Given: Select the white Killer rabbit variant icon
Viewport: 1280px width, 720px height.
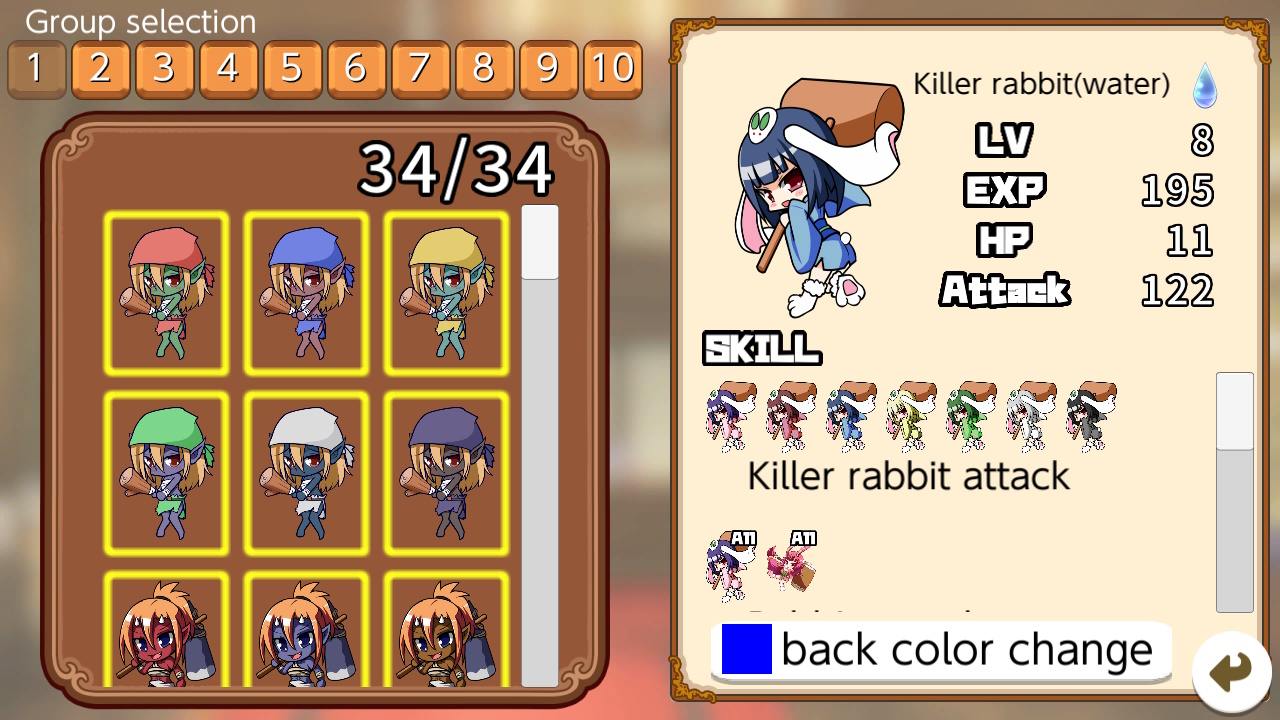Looking at the screenshot, I should (1030, 415).
